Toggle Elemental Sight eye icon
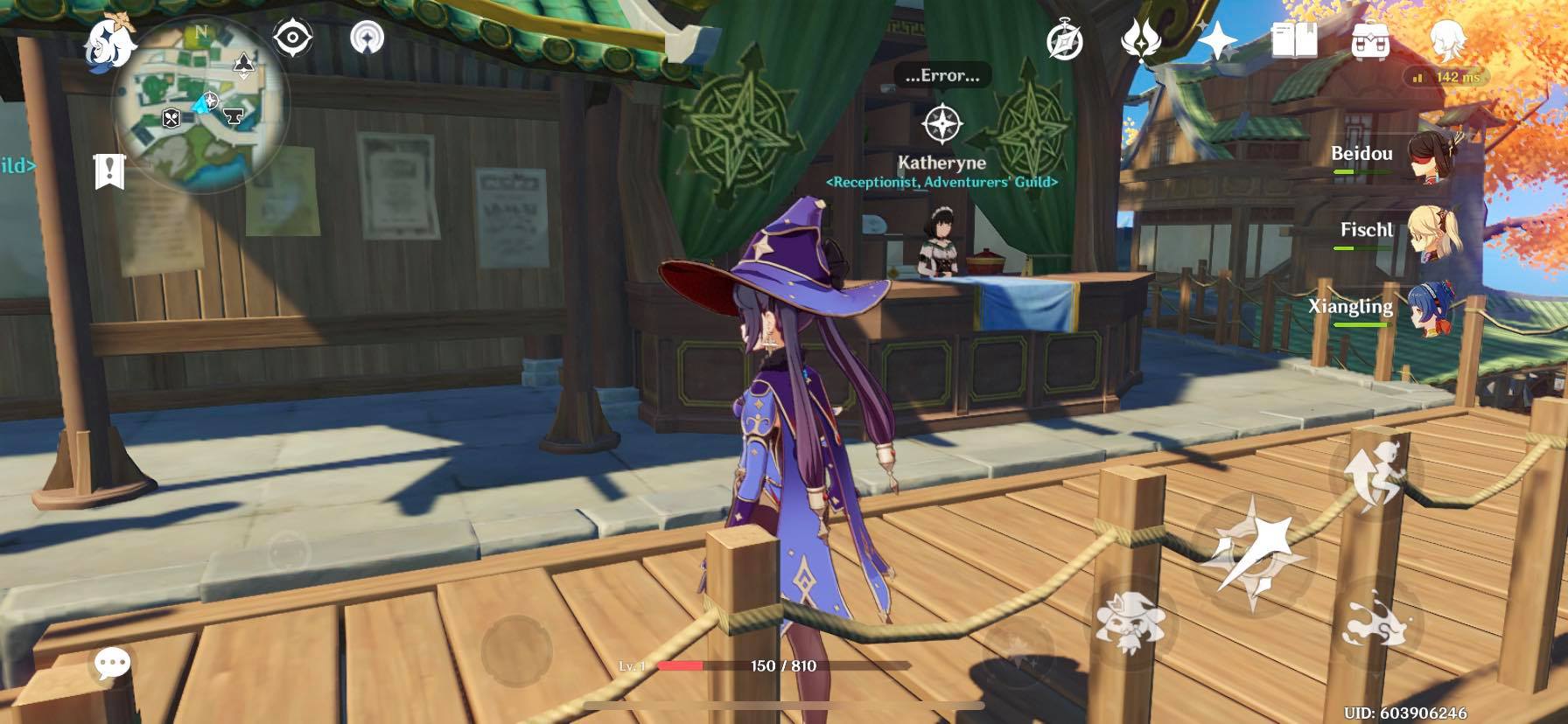 tap(293, 38)
